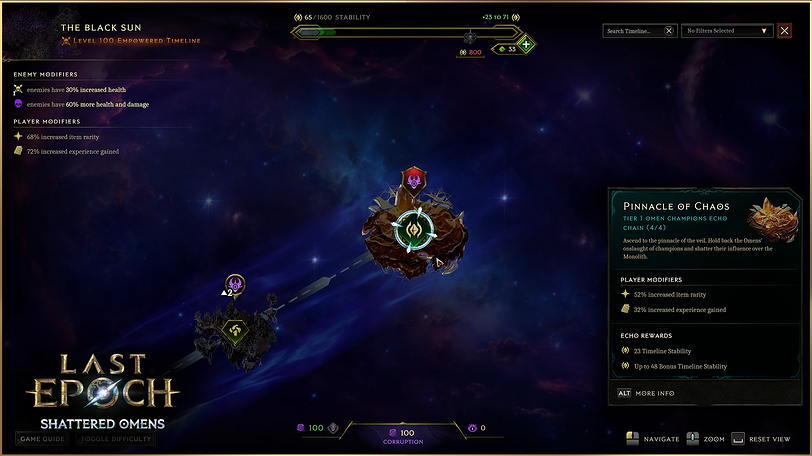Viewport: 812px width, 456px height.
Task: Click the red omen marker above Pinnacle island
Action: (414, 180)
